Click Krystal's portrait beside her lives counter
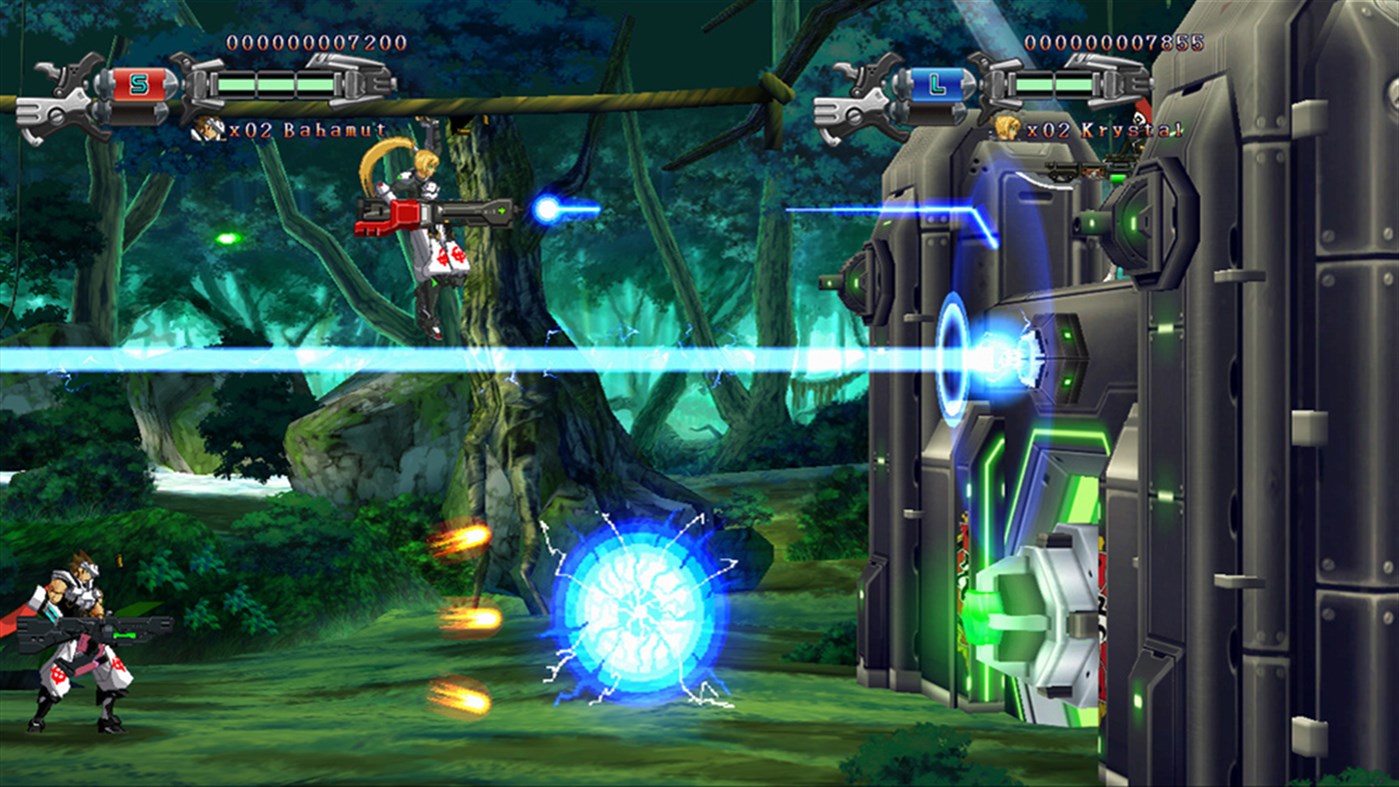The height and width of the screenshot is (787, 1399). point(1008,128)
